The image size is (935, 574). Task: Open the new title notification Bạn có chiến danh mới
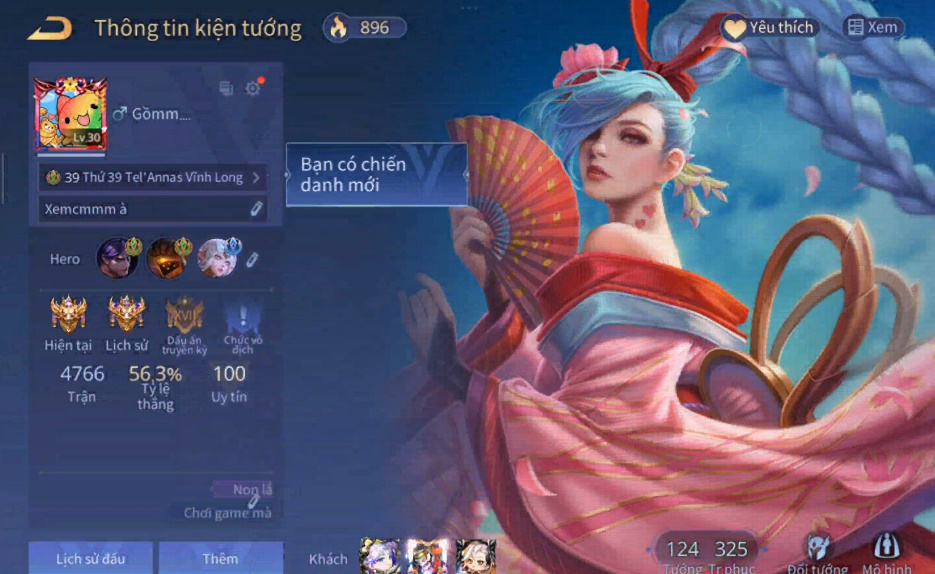pos(376,174)
